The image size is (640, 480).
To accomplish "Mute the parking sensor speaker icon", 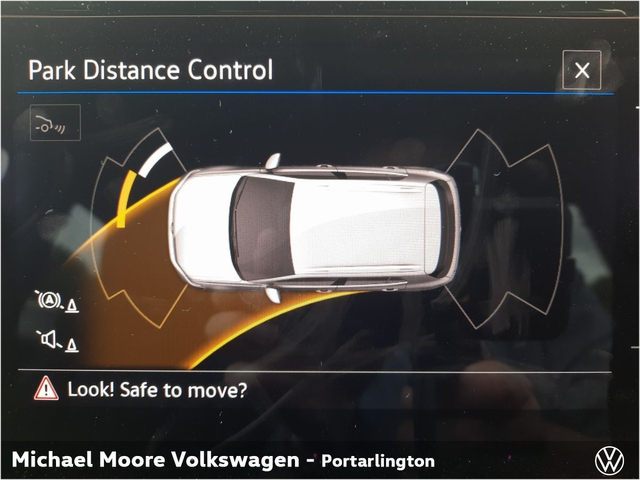I will (56, 341).
